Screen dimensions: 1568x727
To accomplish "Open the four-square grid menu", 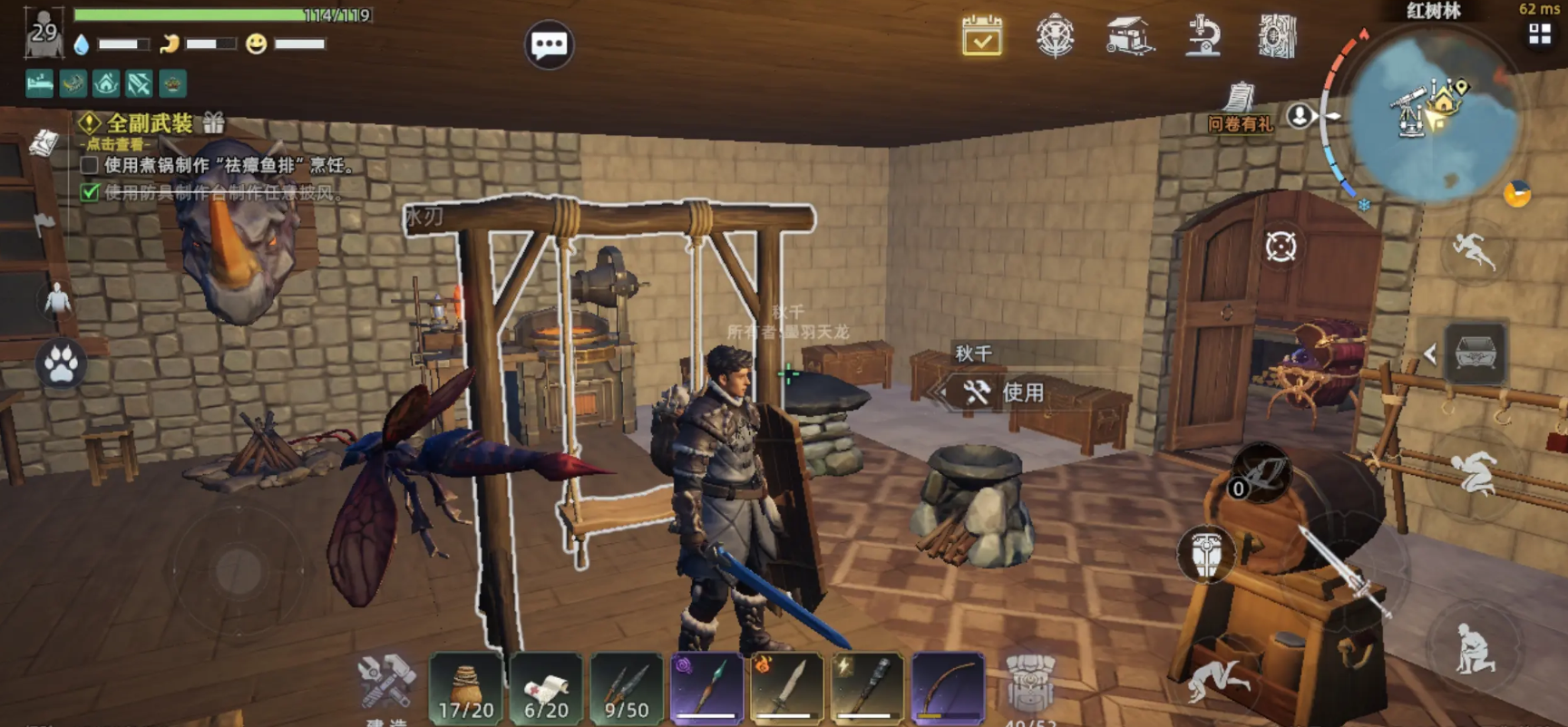I will tap(1540, 34).
